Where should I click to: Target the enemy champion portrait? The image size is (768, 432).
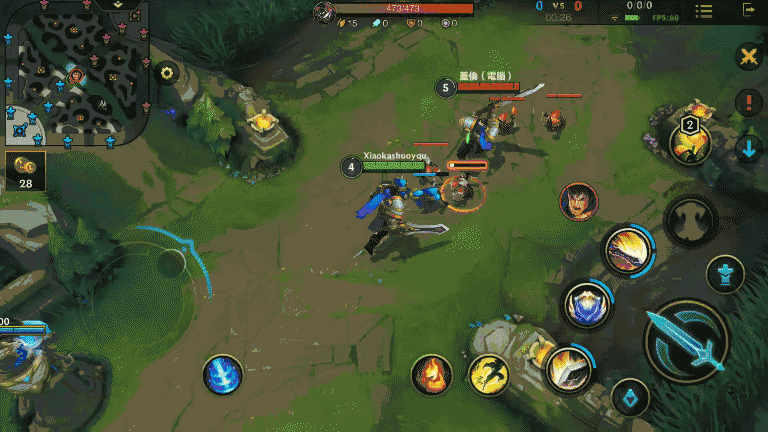click(x=578, y=201)
